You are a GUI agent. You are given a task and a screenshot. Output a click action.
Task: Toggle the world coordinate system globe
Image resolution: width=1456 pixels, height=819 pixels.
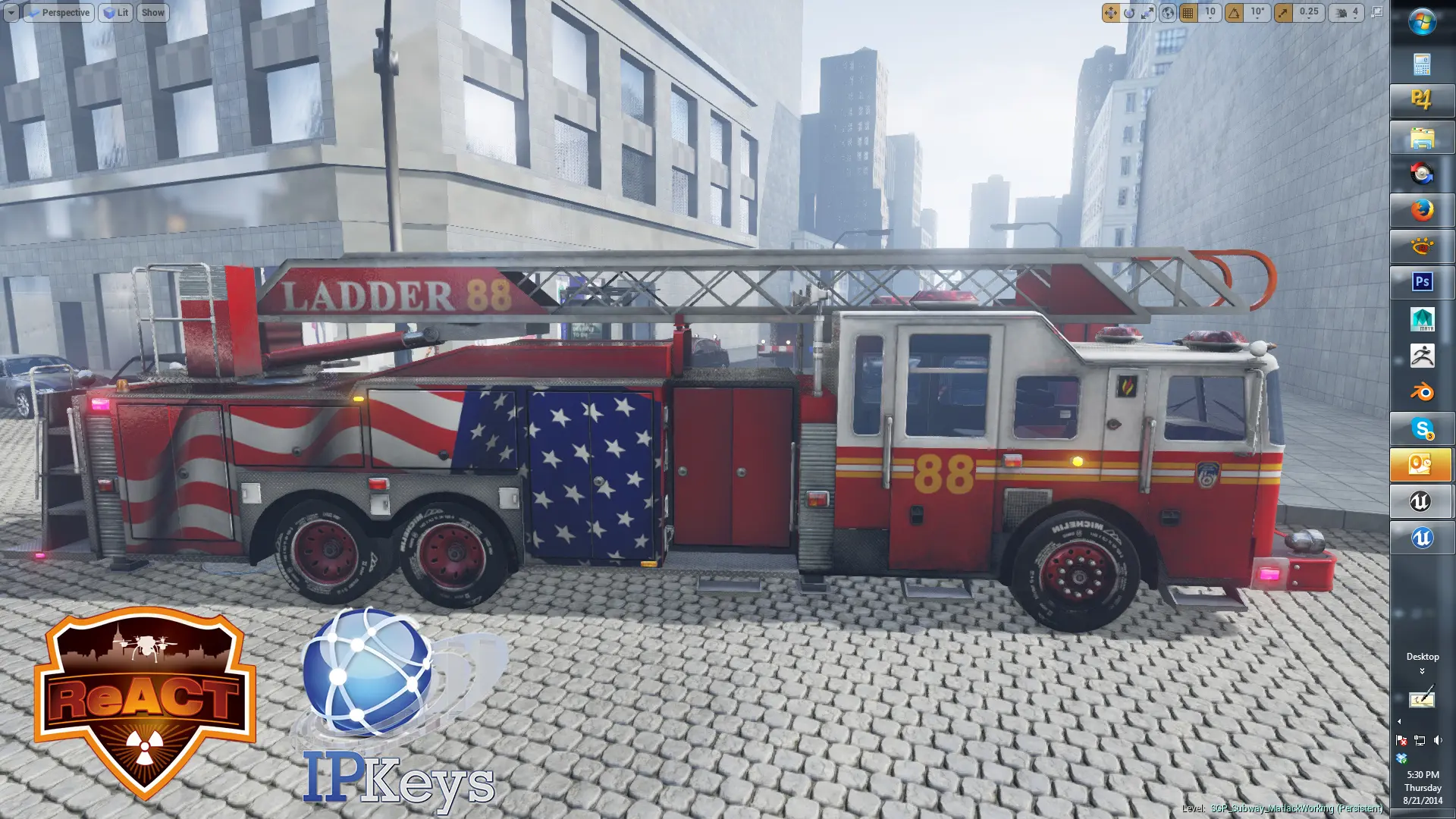1168,13
